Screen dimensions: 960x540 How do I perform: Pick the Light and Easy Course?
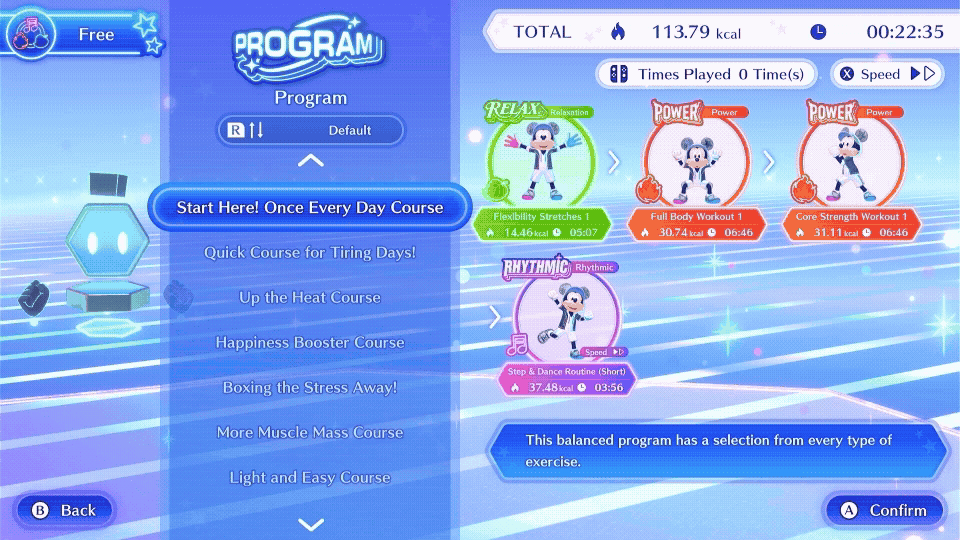tap(310, 478)
